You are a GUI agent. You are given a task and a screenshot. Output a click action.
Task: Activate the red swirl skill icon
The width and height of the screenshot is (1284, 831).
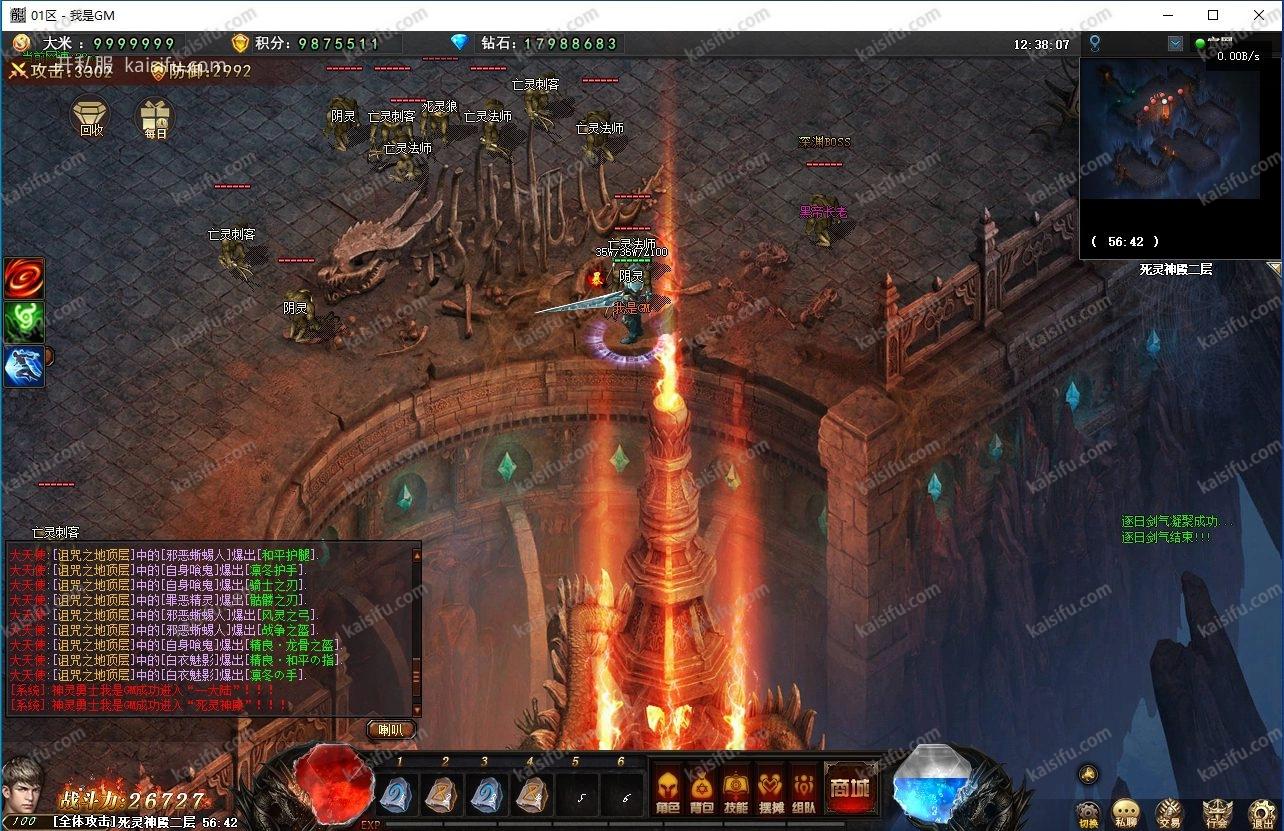pos(23,278)
